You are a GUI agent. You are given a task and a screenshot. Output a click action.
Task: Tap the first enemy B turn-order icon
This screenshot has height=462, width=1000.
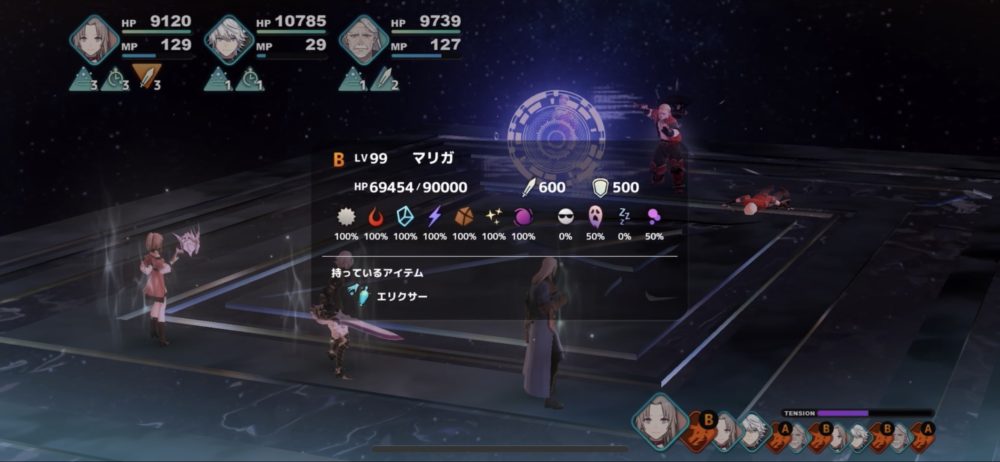703,428
